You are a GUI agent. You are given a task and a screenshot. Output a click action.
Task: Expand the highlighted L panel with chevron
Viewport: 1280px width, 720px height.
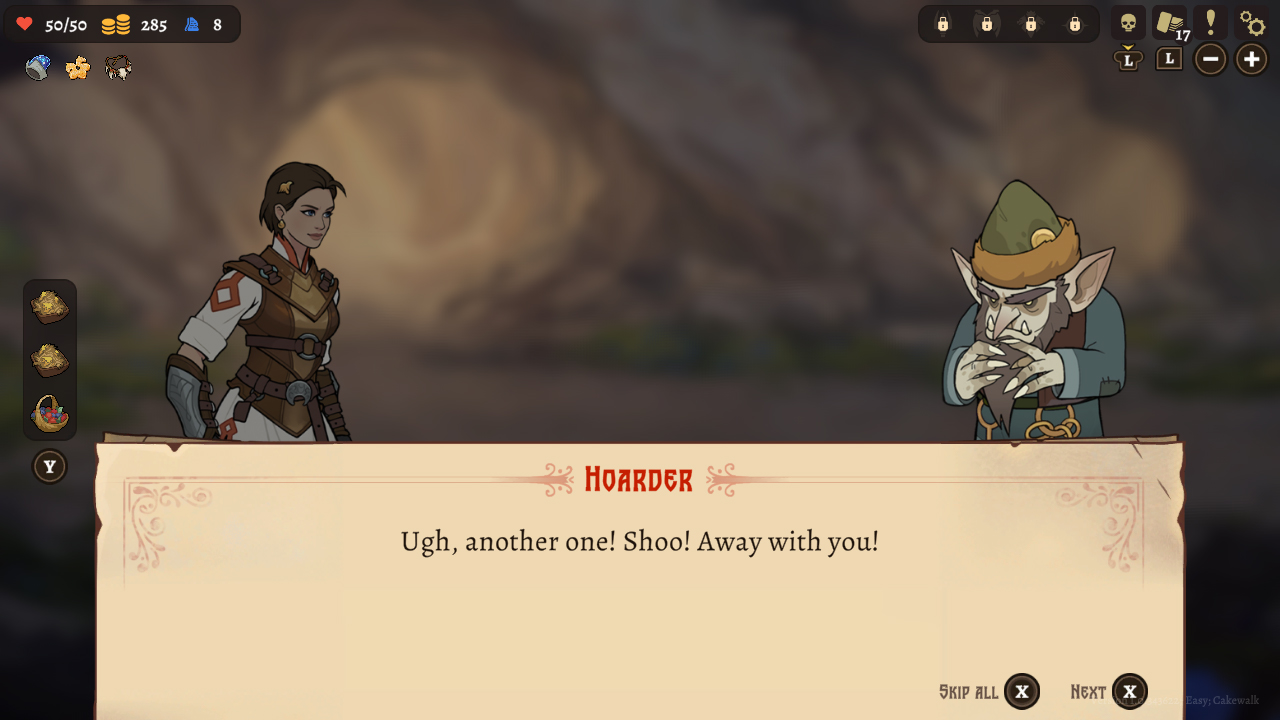pos(1128,59)
